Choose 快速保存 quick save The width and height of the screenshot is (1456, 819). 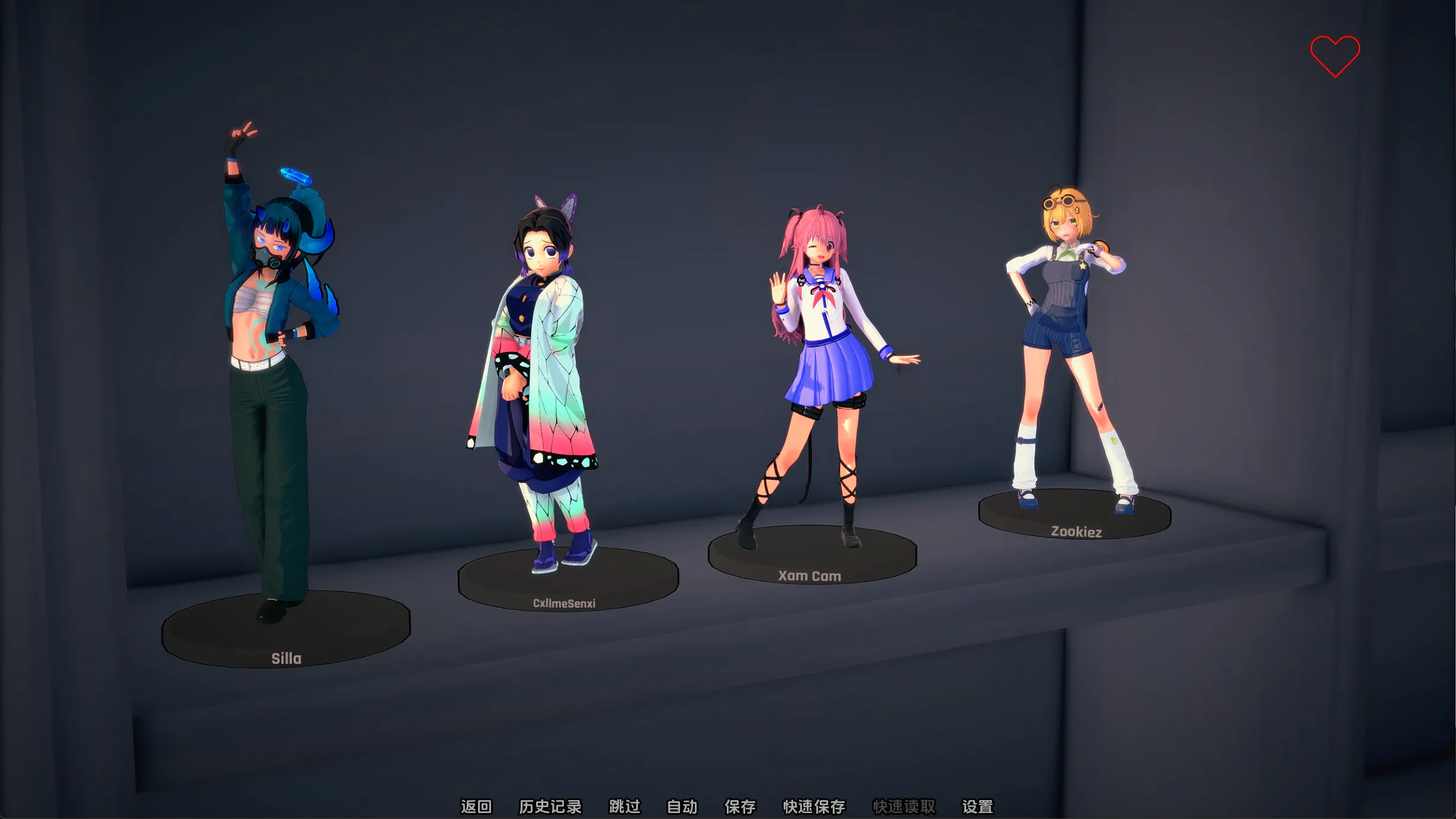coord(814,807)
